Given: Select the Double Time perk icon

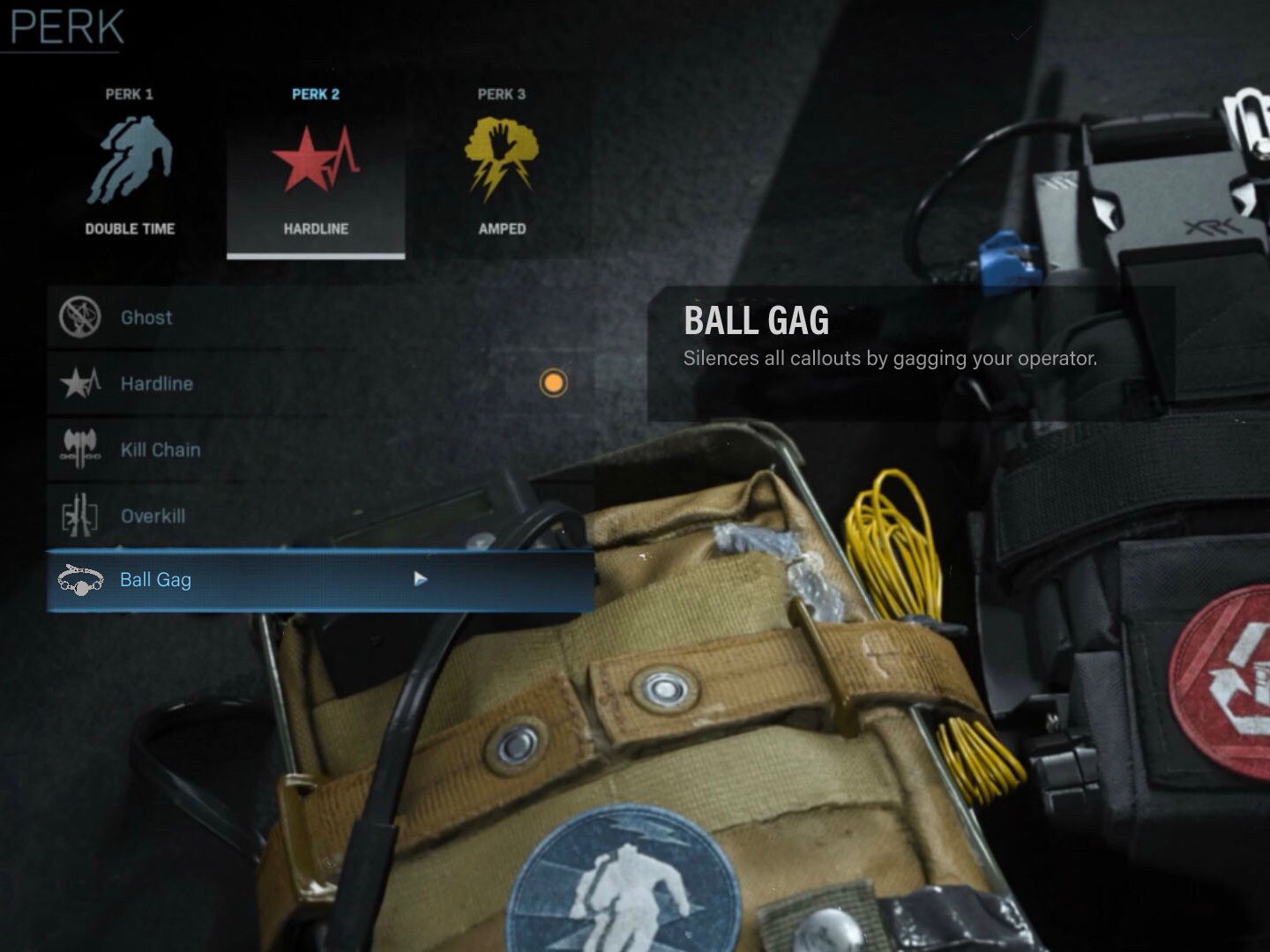Looking at the screenshot, I should pyautogui.click(x=131, y=159).
